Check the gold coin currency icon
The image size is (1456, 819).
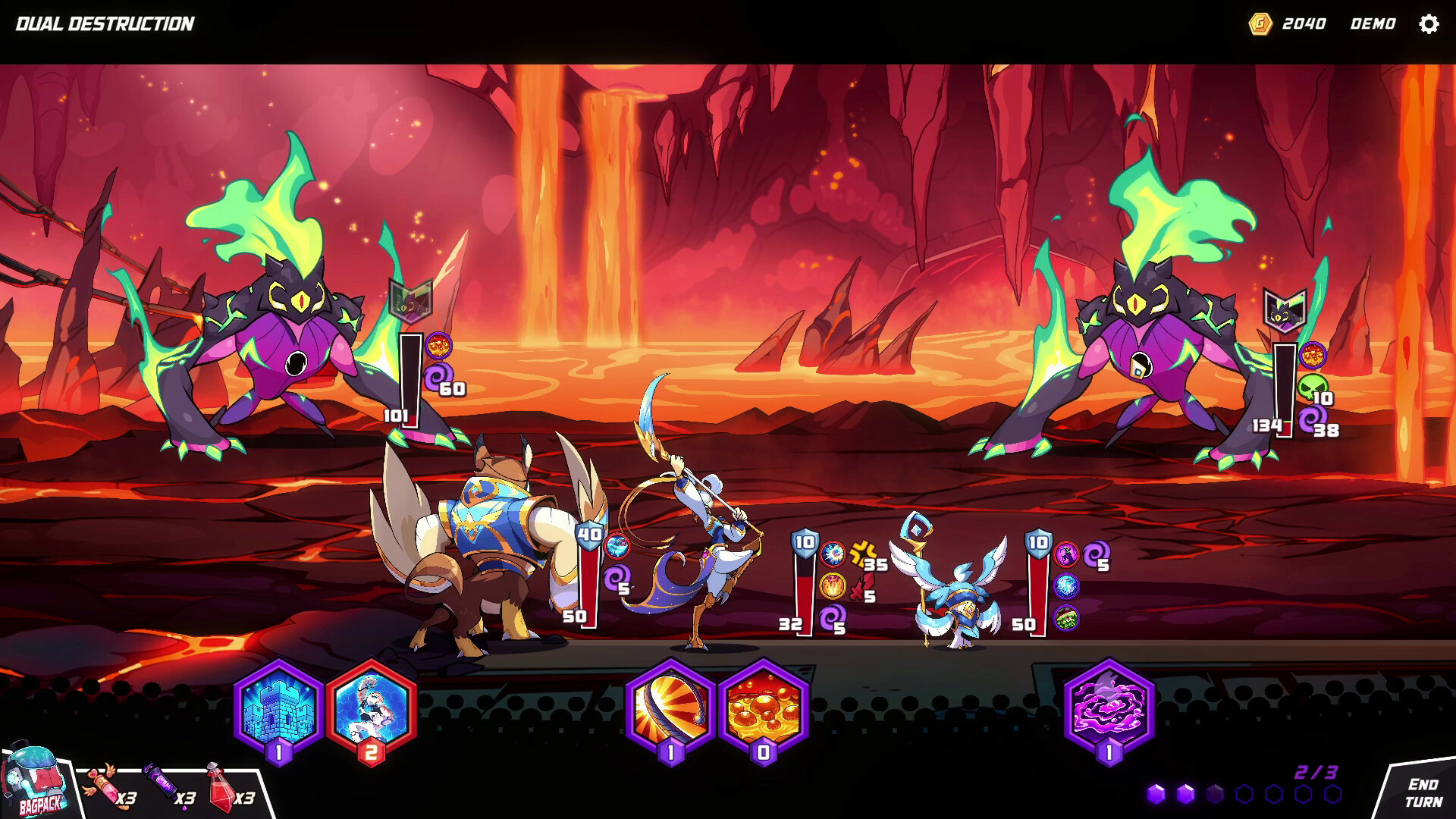[x=1260, y=24]
